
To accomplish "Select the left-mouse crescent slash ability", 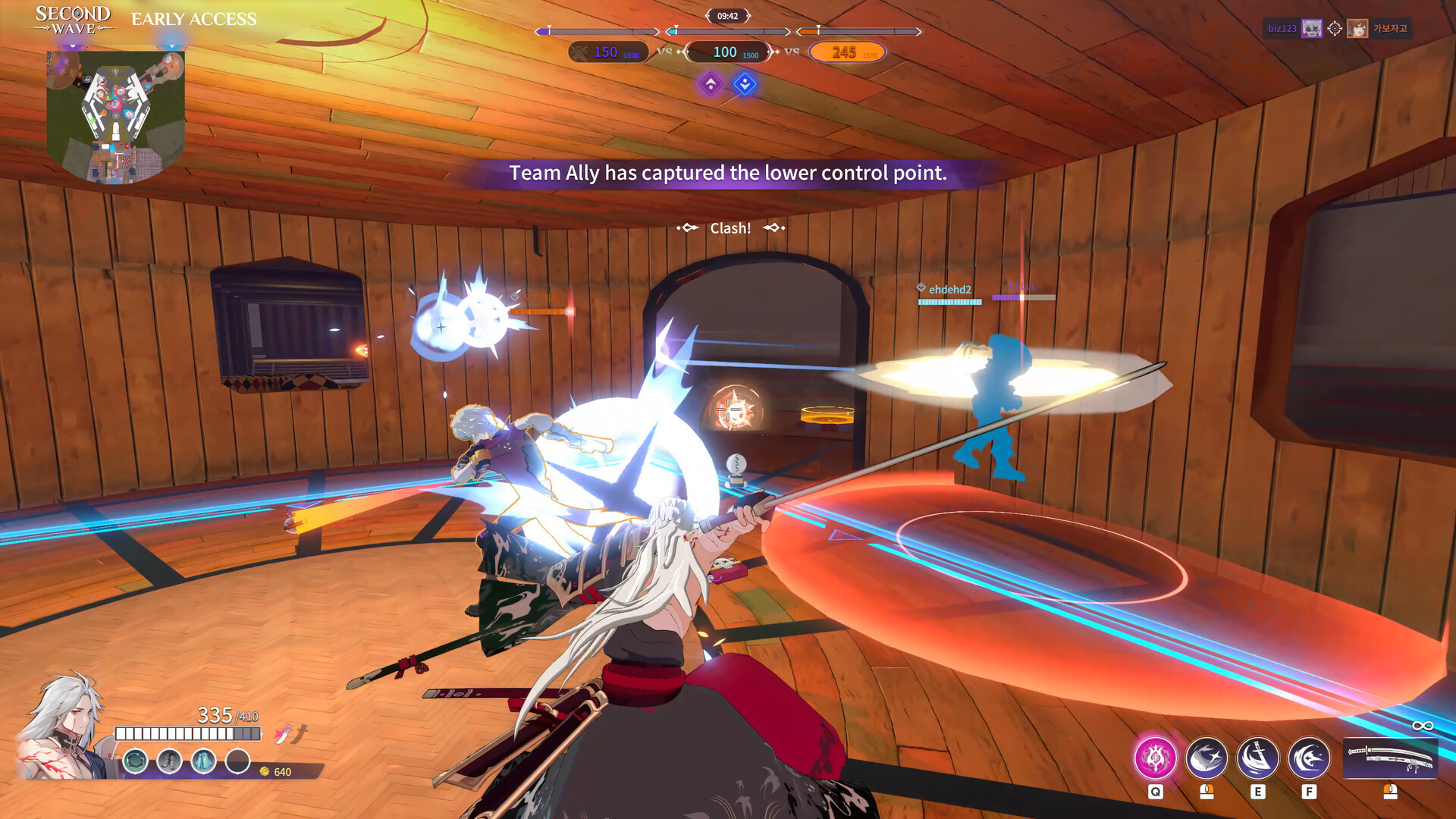I will coord(1206,758).
